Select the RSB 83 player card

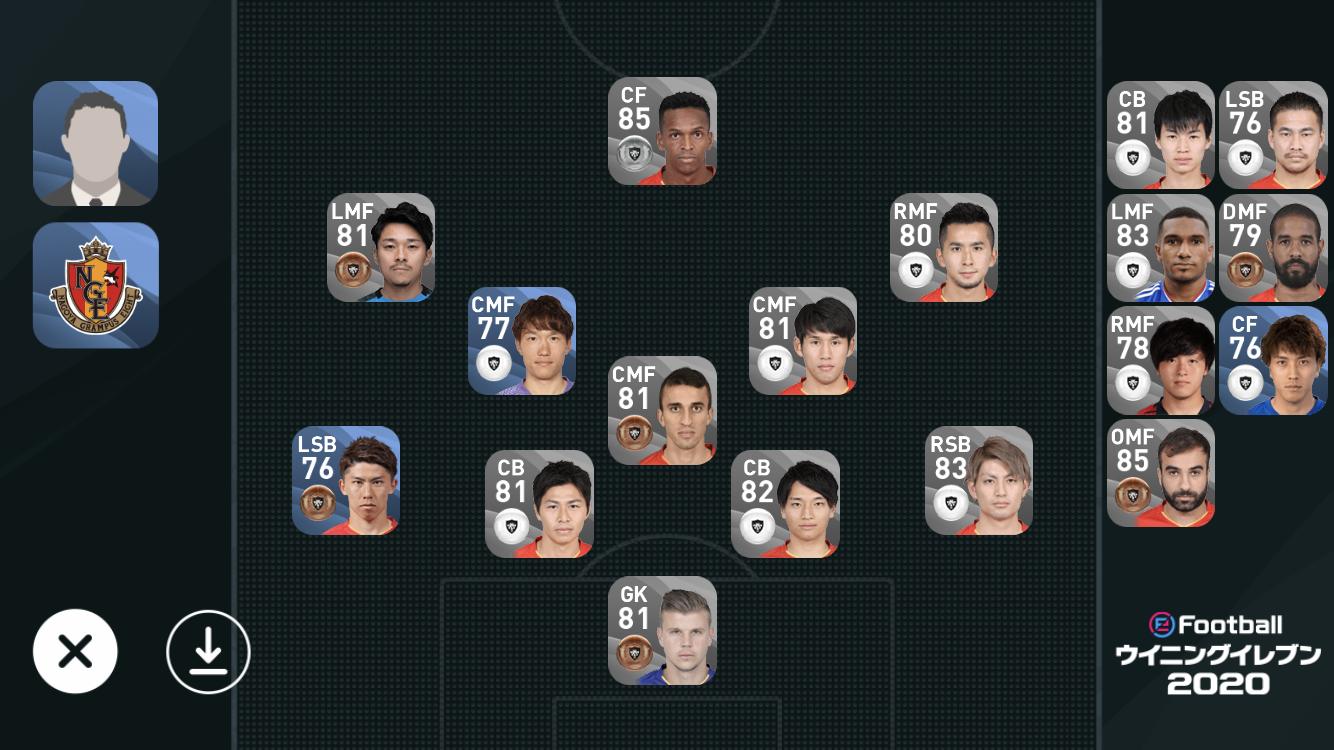click(979, 480)
